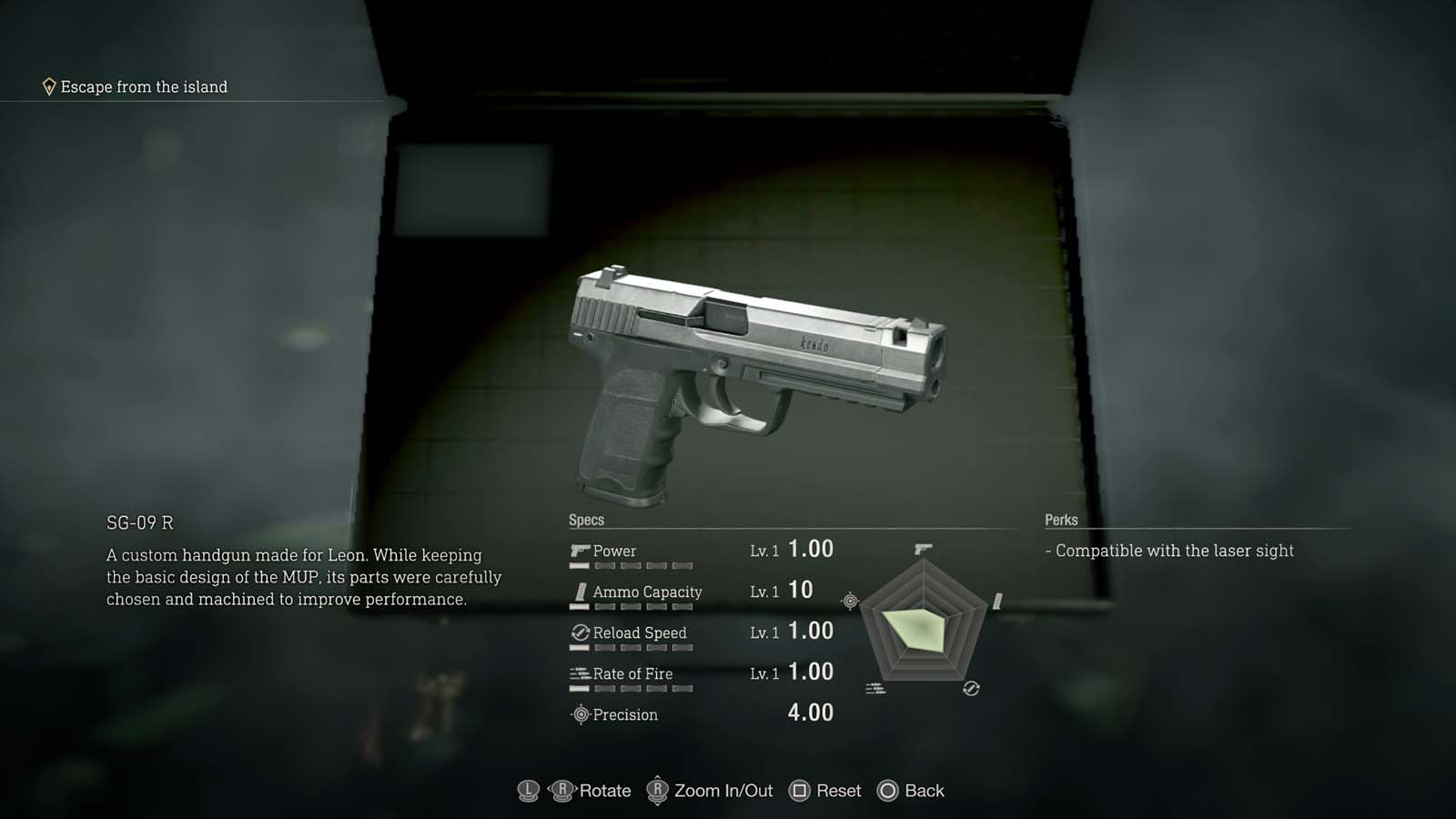Click the quest marker icon near Escape from the island

point(49,86)
